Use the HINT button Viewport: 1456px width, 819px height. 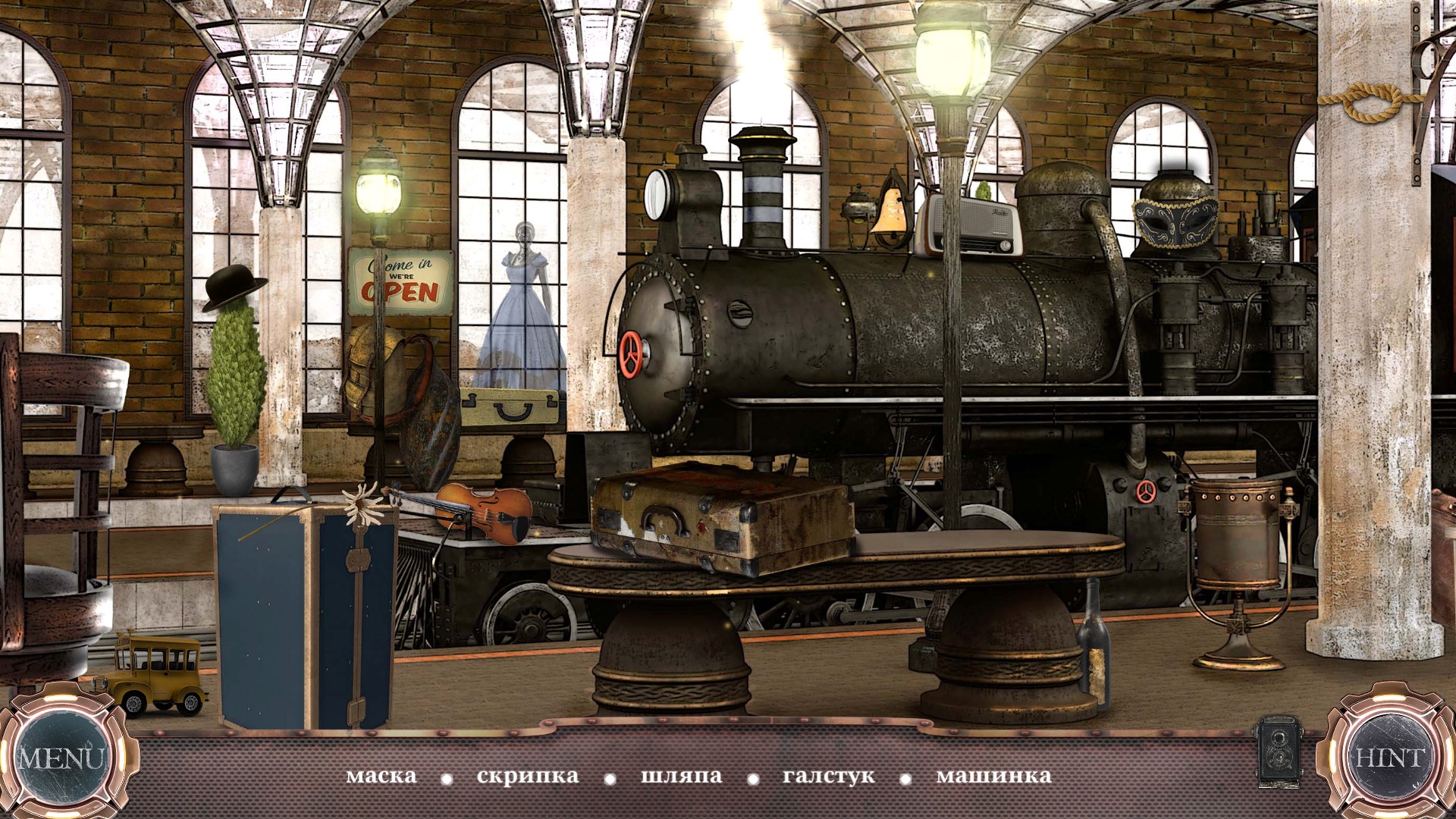coord(1390,758)
